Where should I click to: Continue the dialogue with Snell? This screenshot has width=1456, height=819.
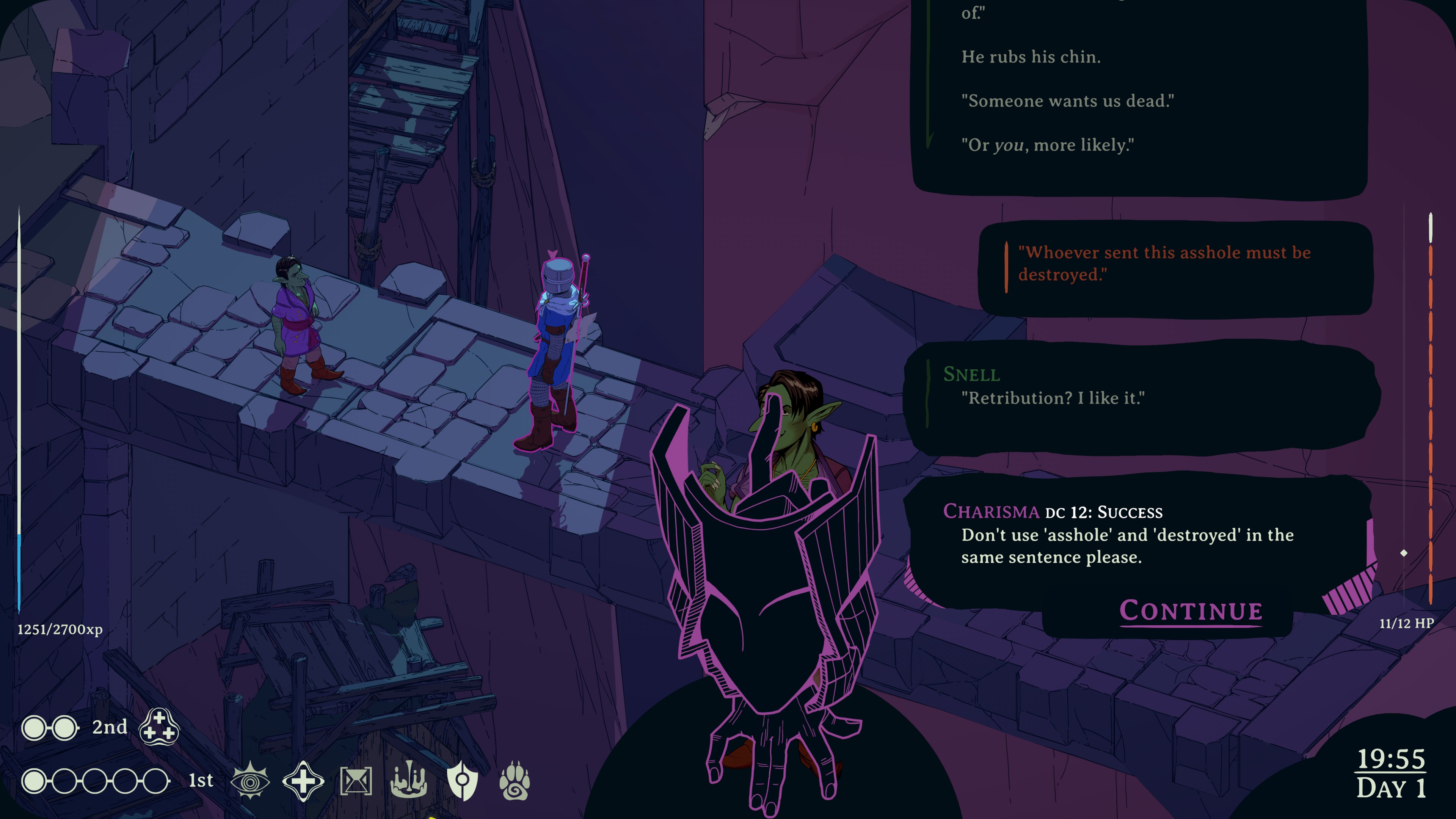coord(1190,611)
